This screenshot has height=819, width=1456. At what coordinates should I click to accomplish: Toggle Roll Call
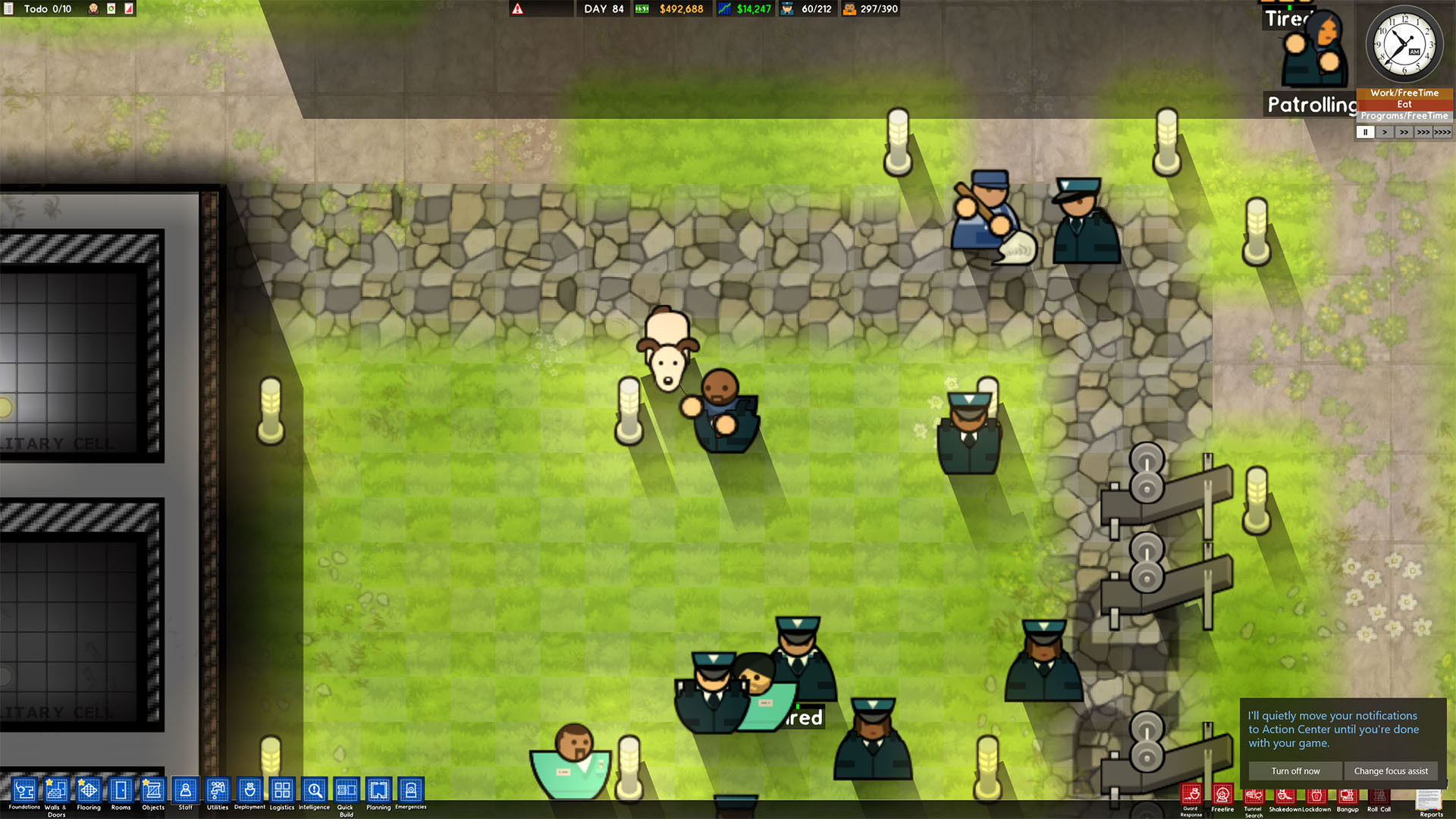1379,795
